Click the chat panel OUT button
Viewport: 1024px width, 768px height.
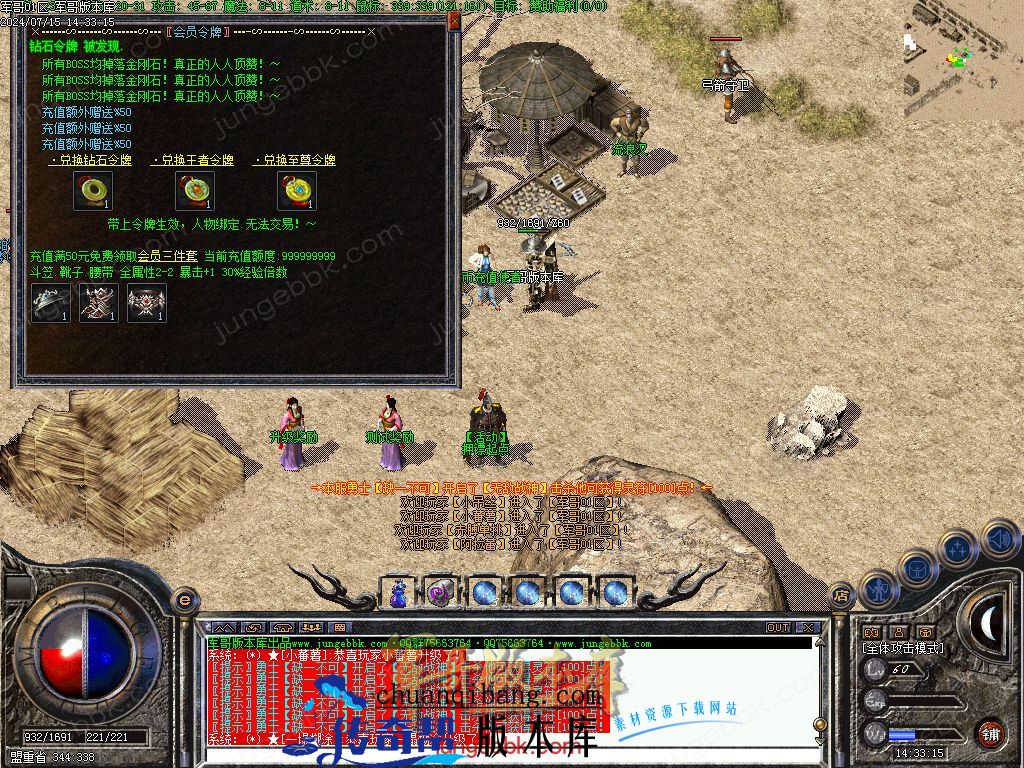[778, 628]
